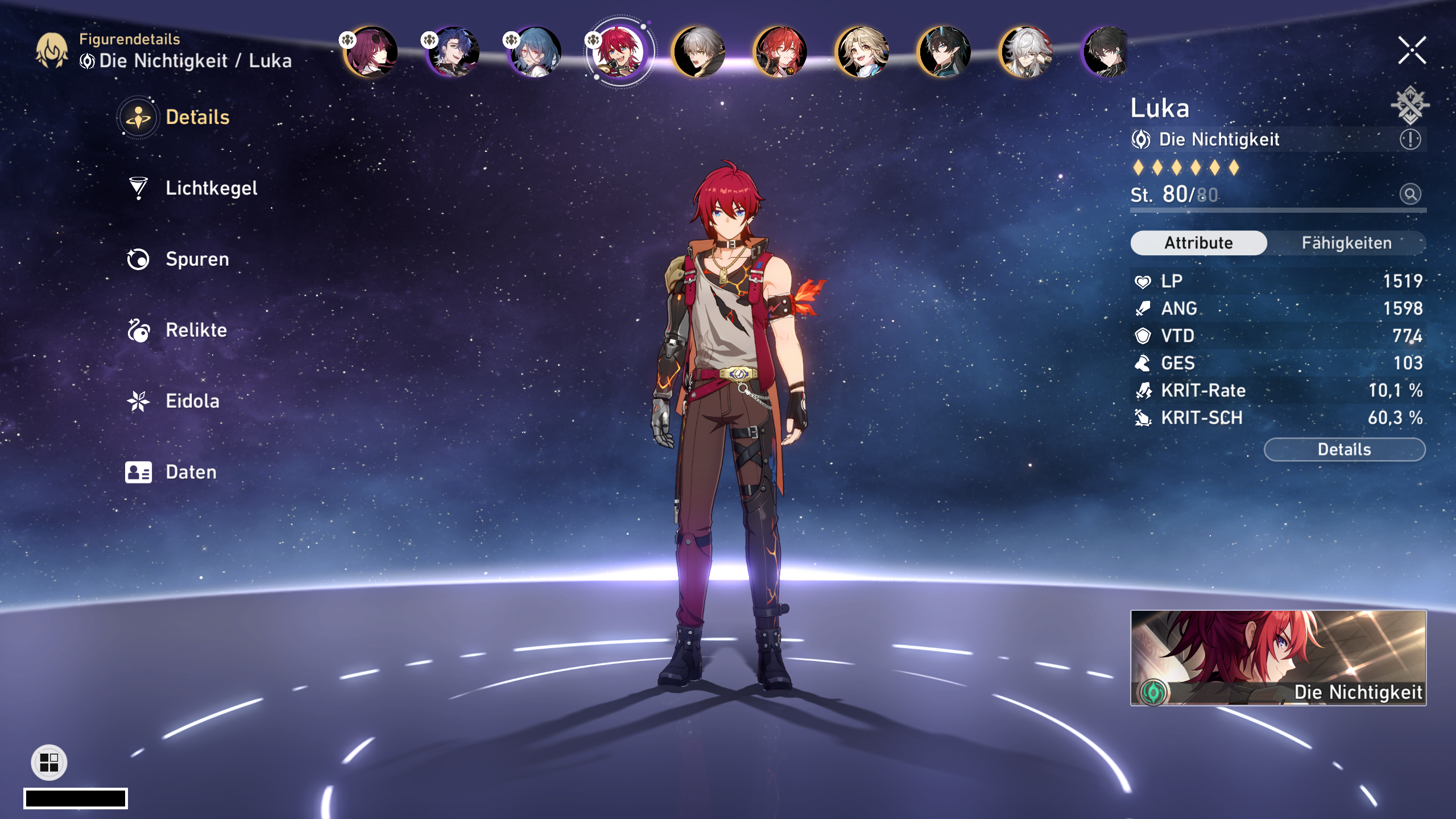Viewport: 1456px width, 819px height.
Task: Select the blue-haired character with horns portrait
Action: click(x=945, y=52)
